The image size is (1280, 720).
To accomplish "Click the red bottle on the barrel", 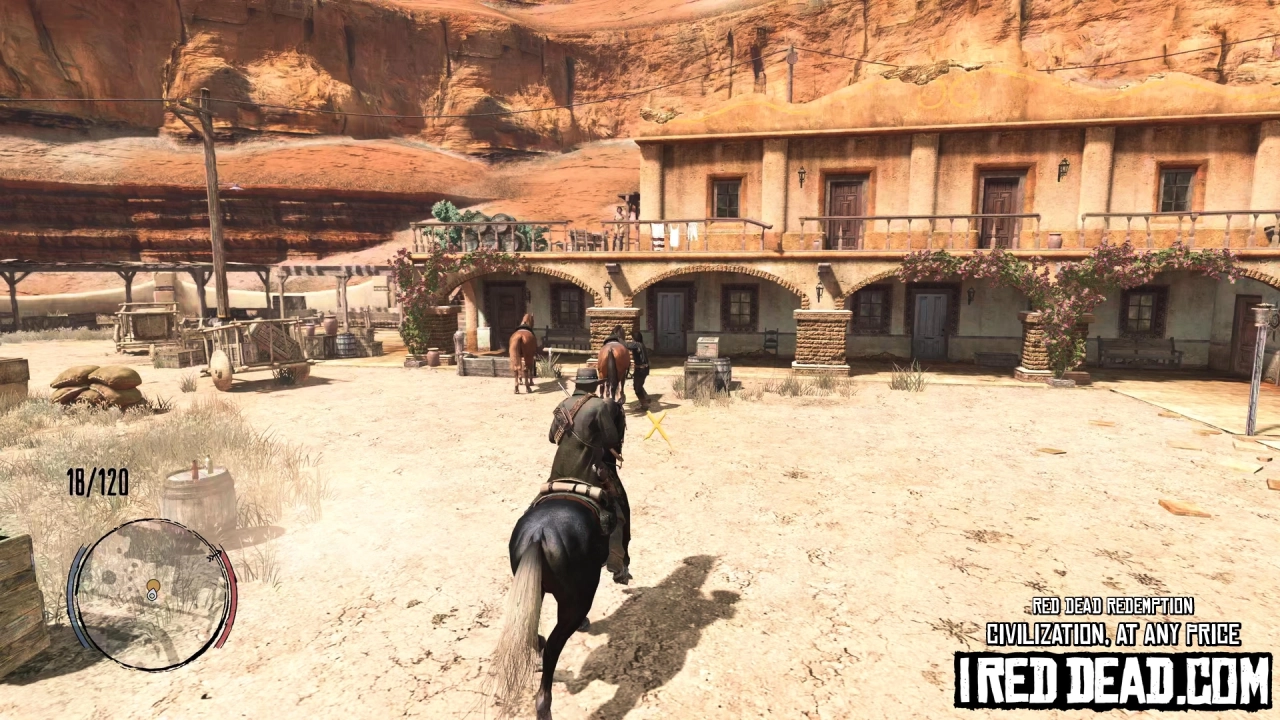I will 195,470.
